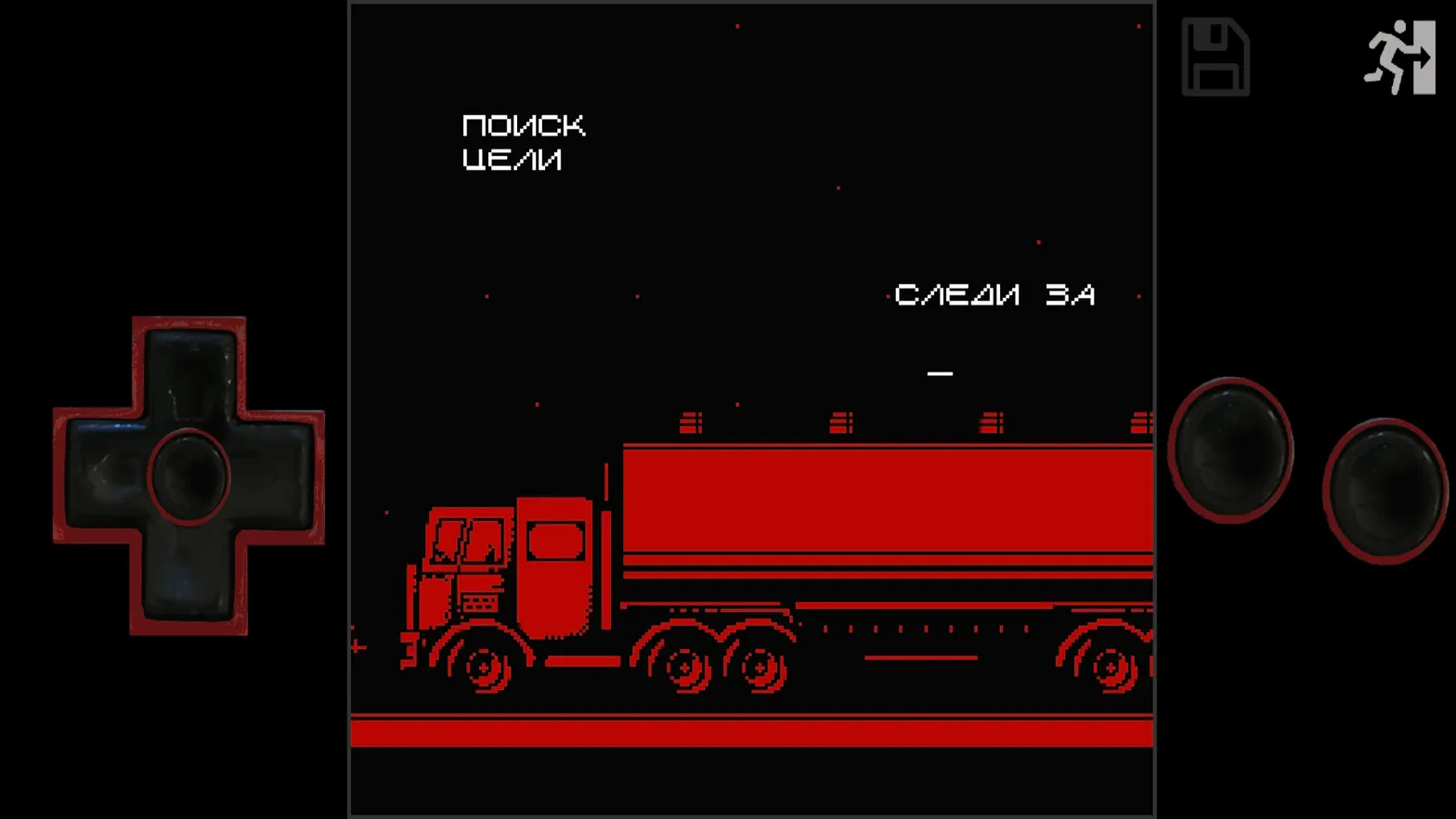The height and width of the screenshot is (819, 1456).
Task: Click the СЛЕДИ ЗА prompt text
Action: [x=994, y=294]
